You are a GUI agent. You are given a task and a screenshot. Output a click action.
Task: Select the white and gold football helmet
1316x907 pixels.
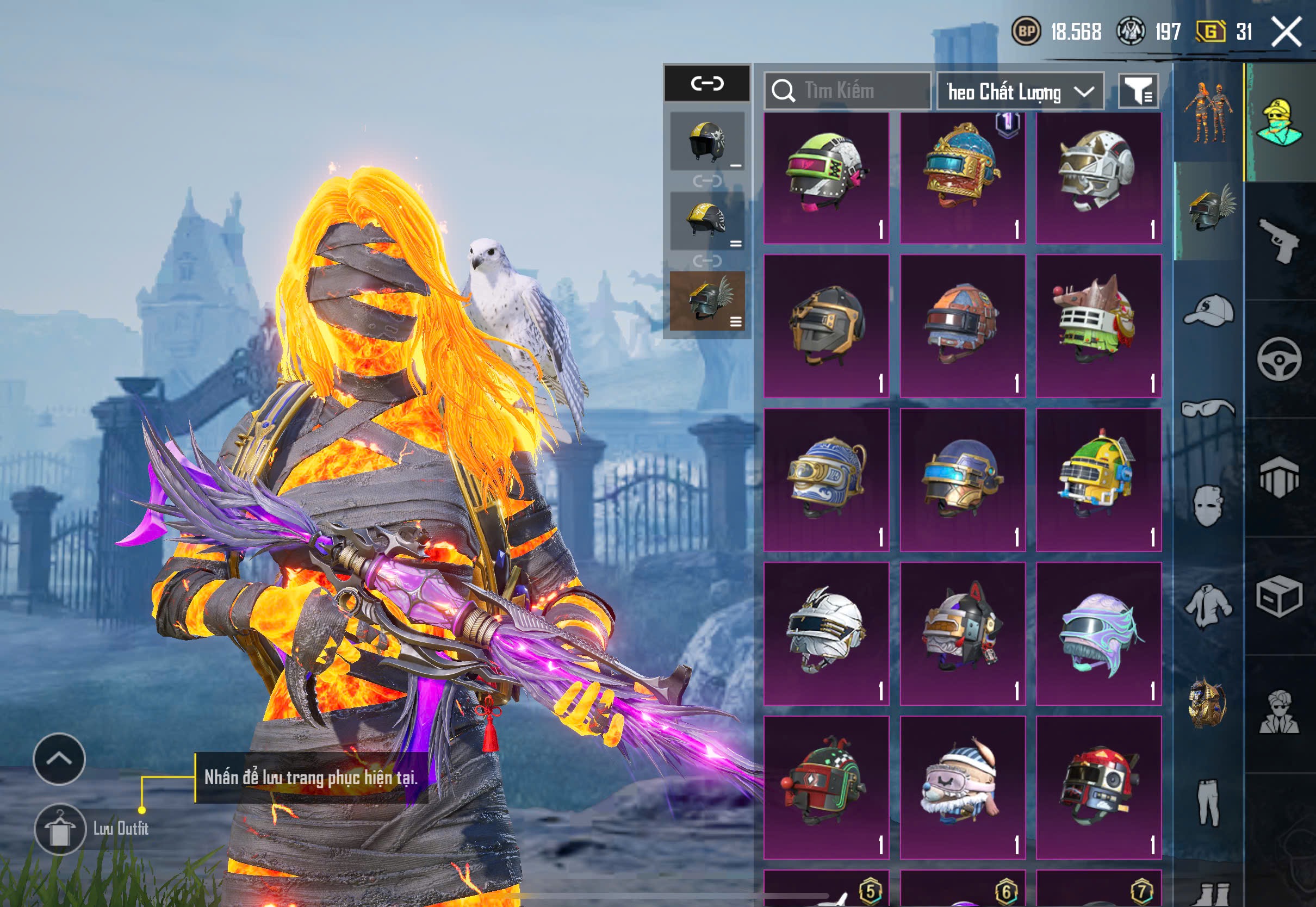(1098, 177)
